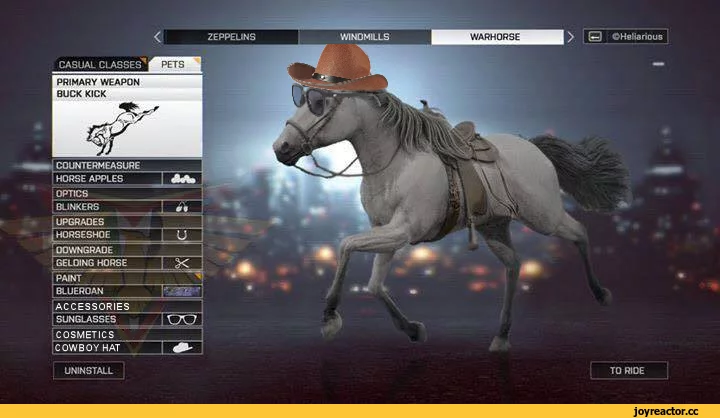Image resolution: width=720 pixels, height=418 pixels.
Task: Switch to the Zeppelins tab
Action: coord(231,37)
